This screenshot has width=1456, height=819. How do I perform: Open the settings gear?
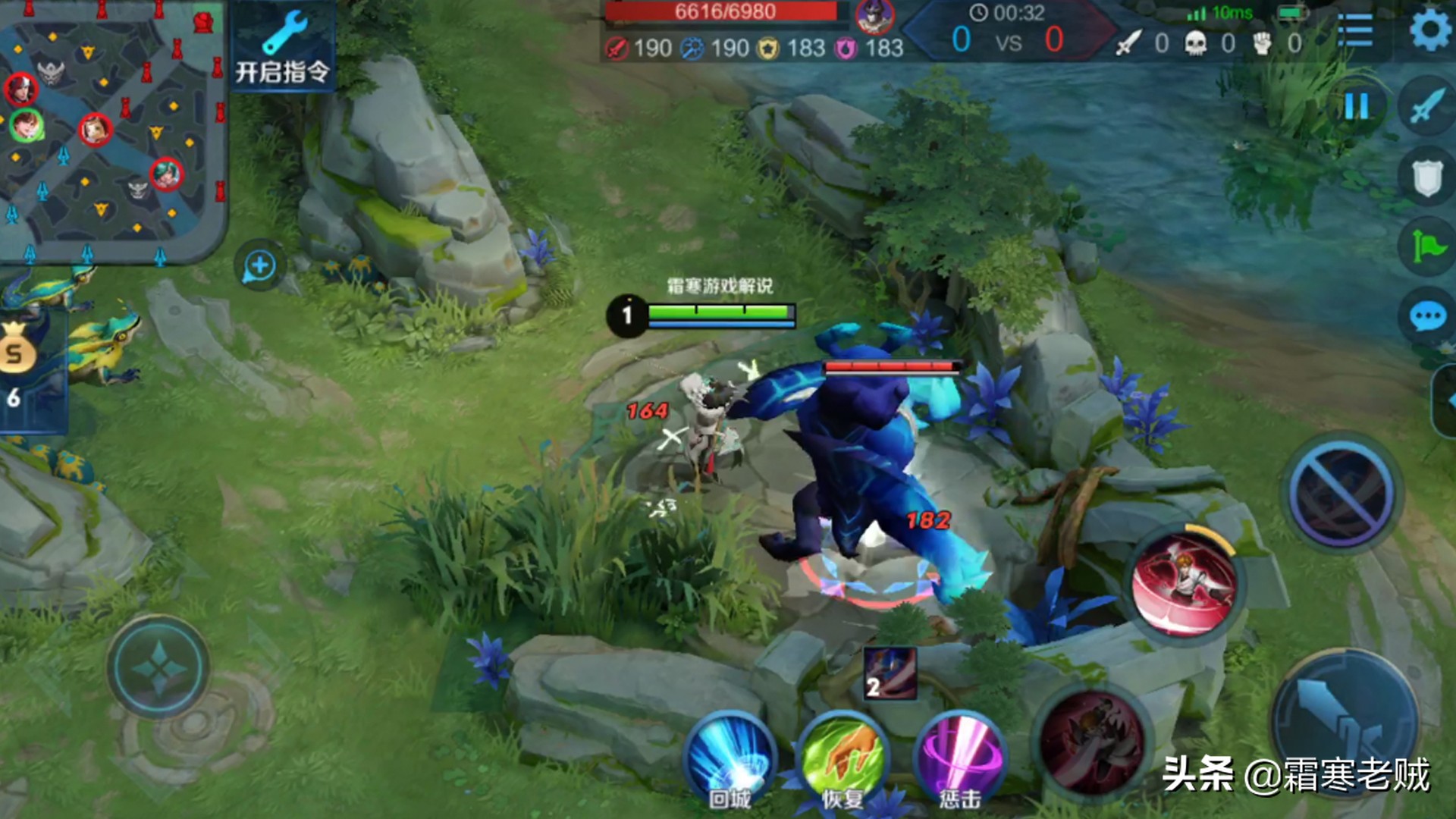1430,30
